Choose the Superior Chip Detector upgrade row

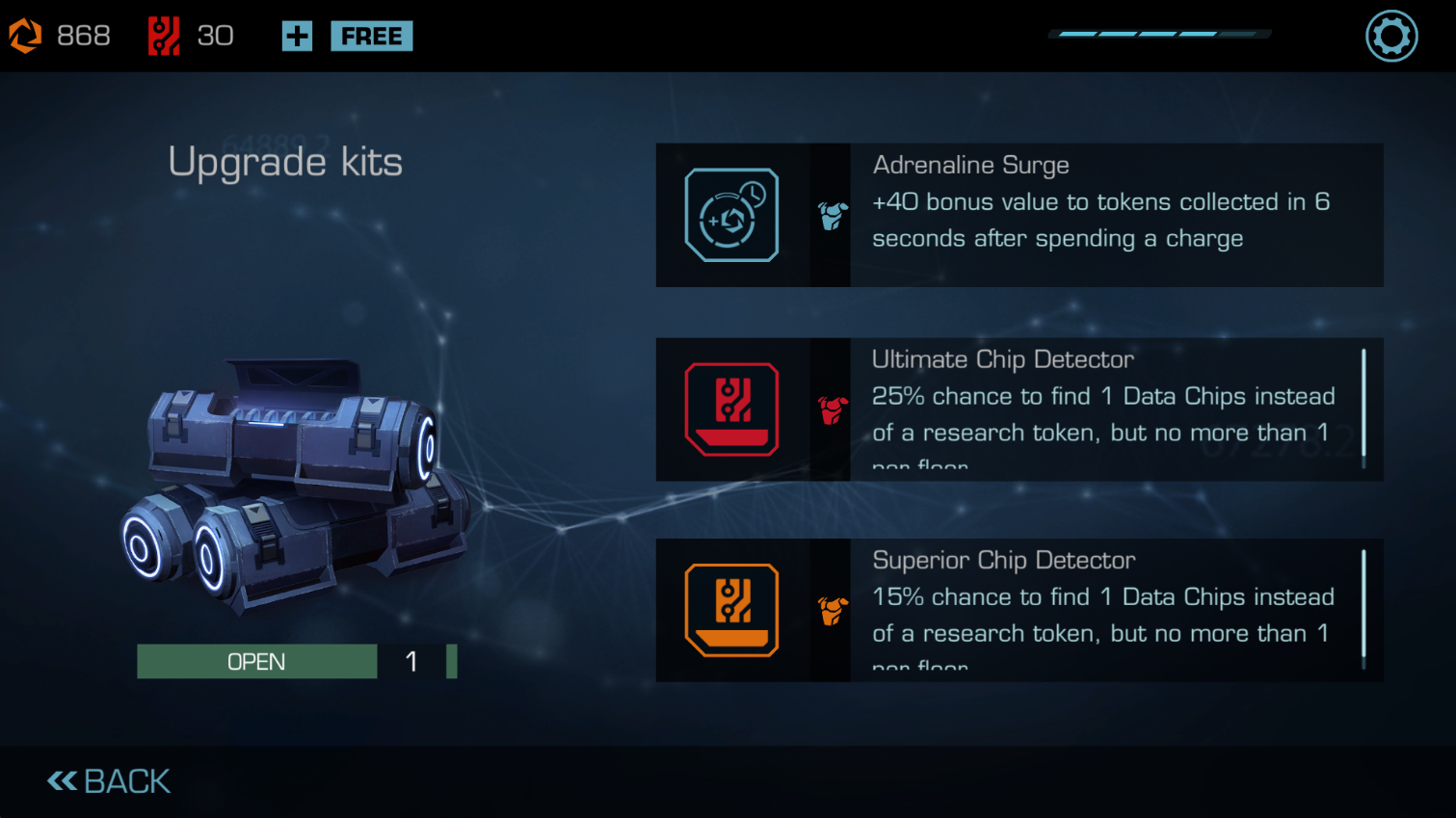coord(1019,610)
